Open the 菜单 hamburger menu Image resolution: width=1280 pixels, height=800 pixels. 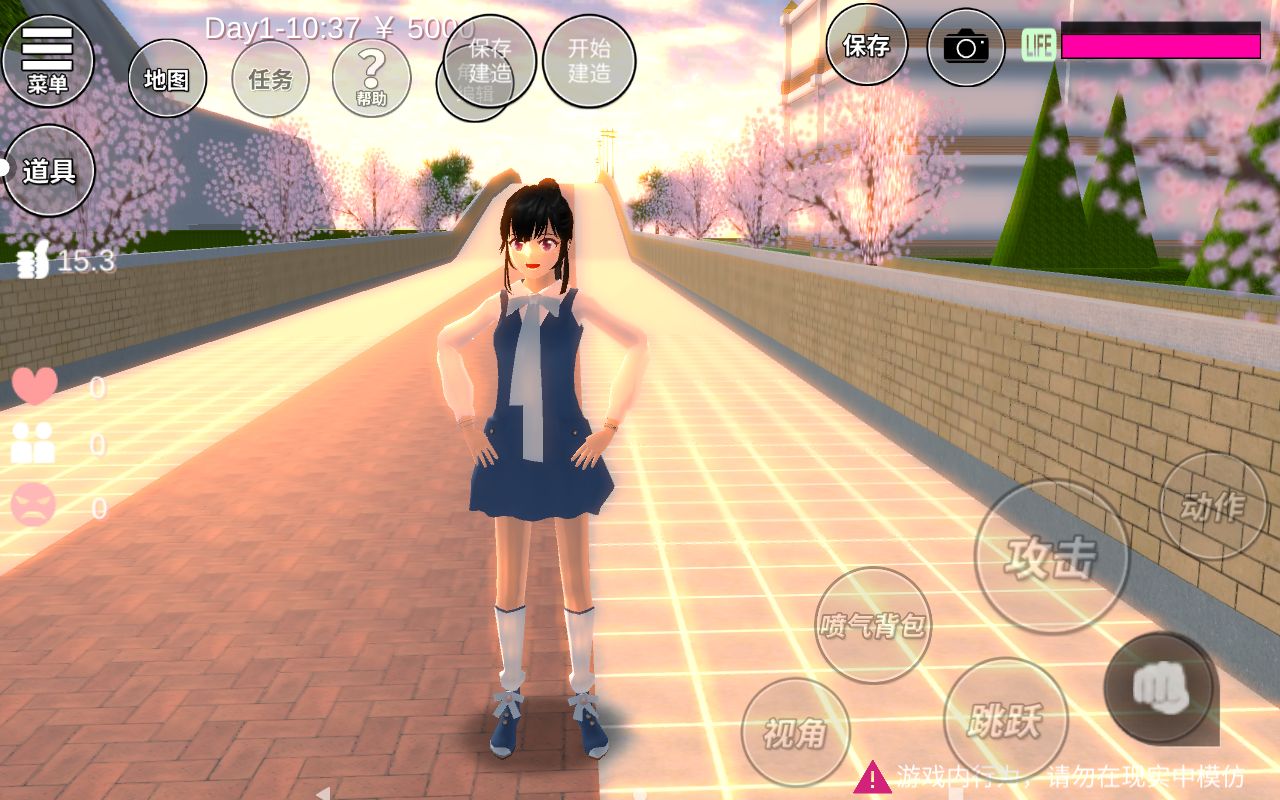47,60
